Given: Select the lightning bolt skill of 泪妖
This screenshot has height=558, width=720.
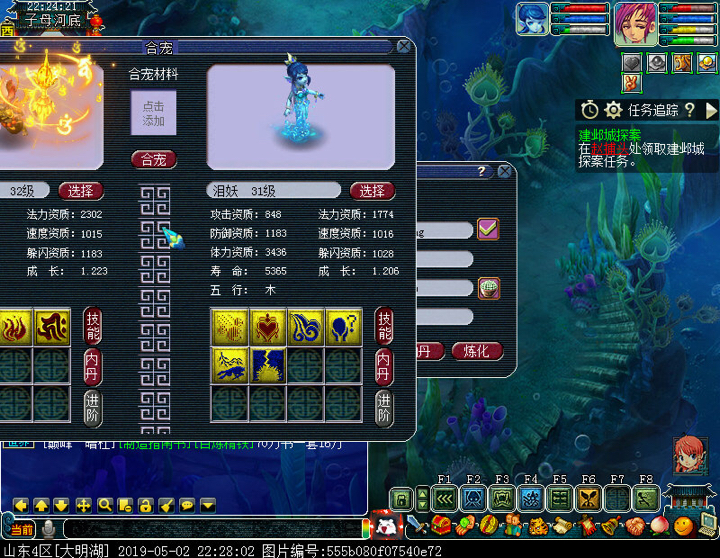Looking at the screenshot, I should [267, 365].
